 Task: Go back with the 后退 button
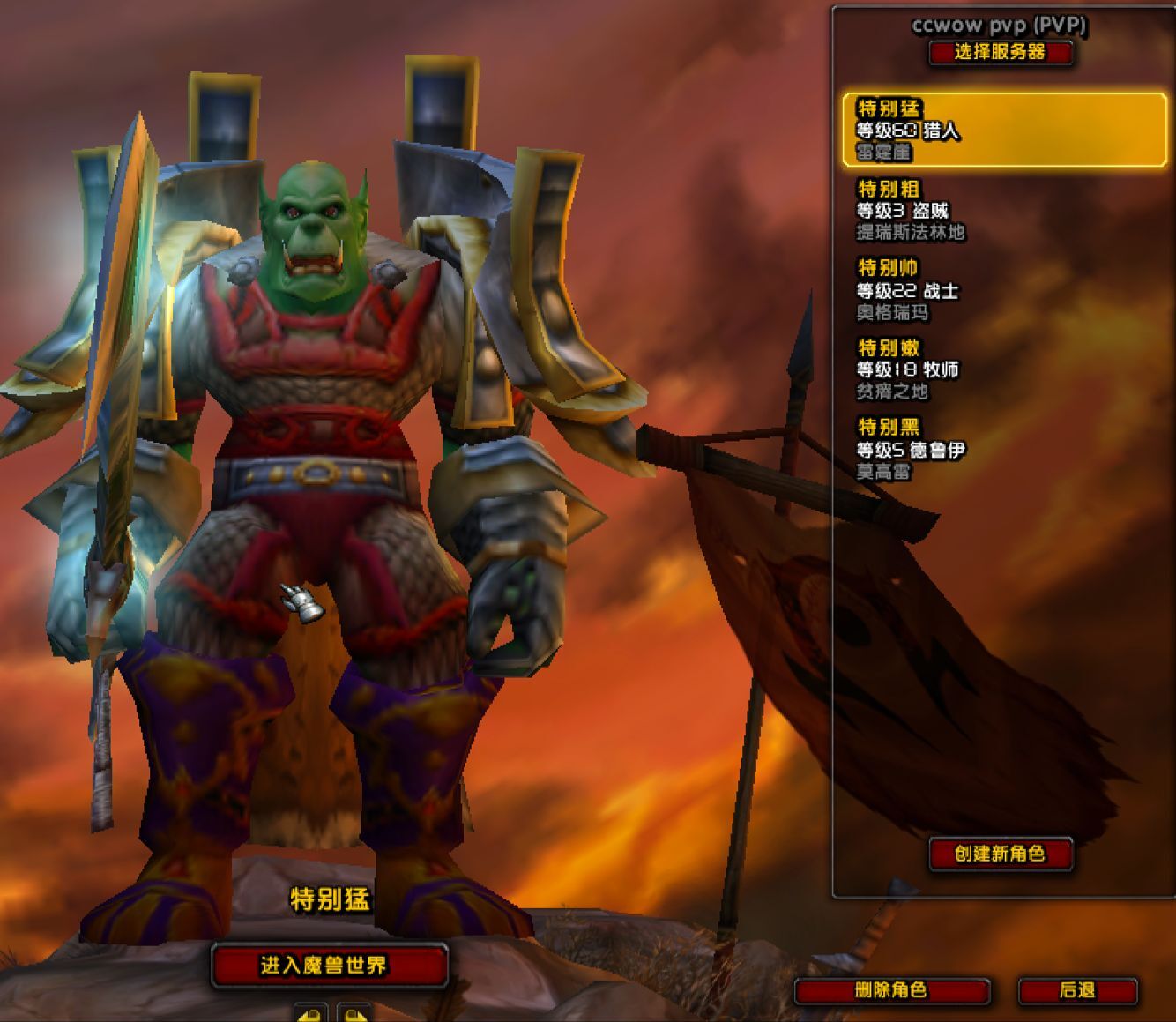tap(1077, 990)
